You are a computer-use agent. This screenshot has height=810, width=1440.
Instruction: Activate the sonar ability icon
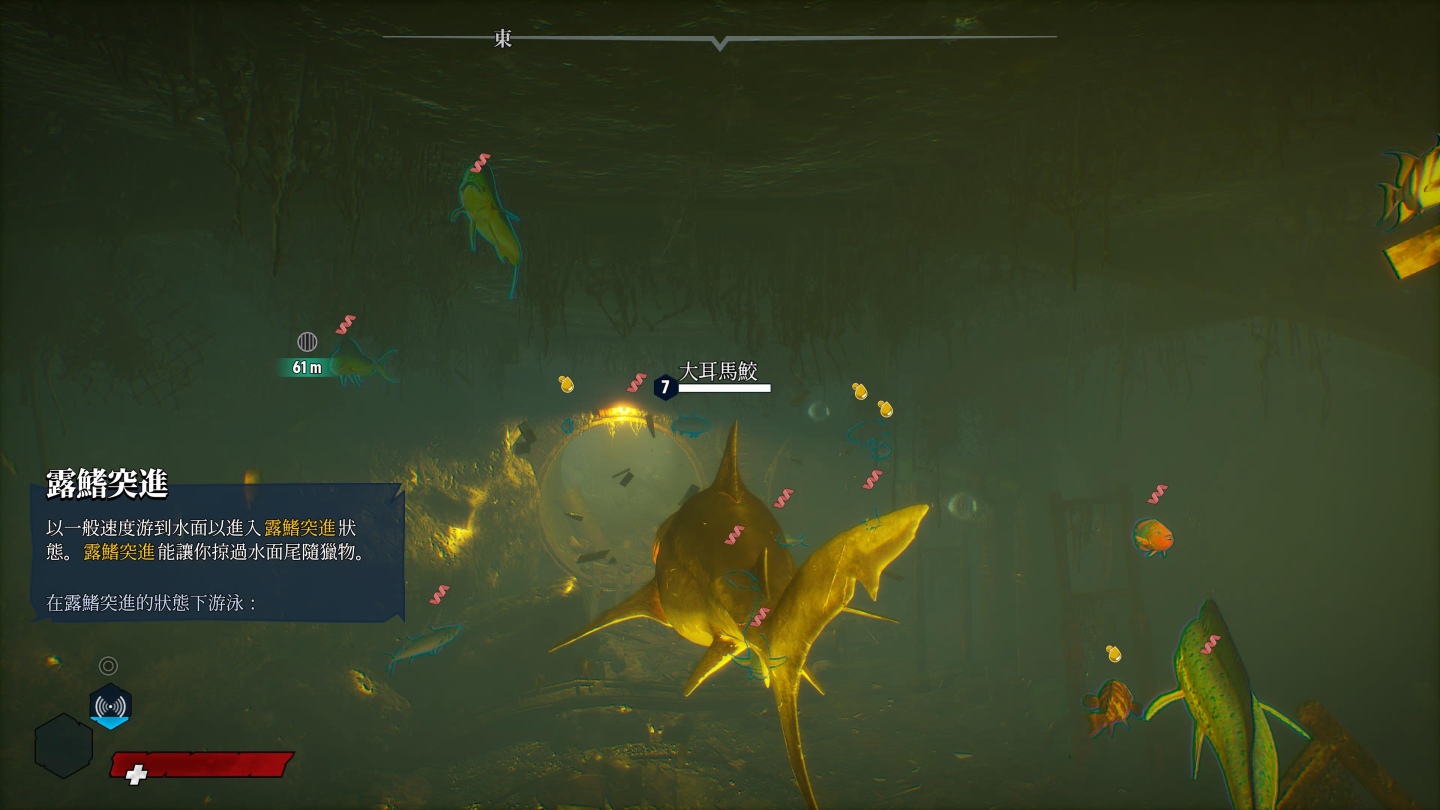[110, 705]
